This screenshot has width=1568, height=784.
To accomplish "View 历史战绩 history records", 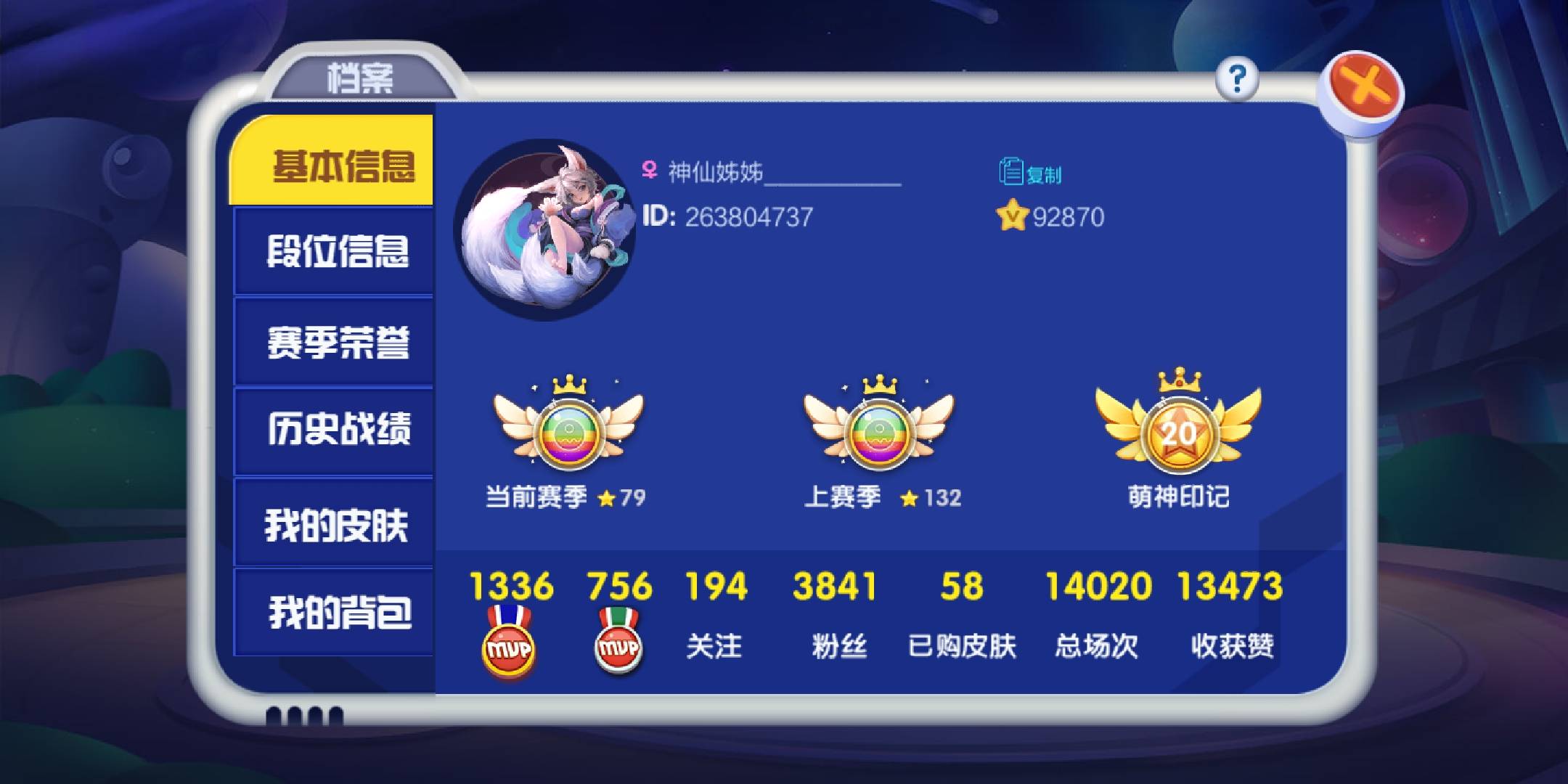I will click(341, 434).
